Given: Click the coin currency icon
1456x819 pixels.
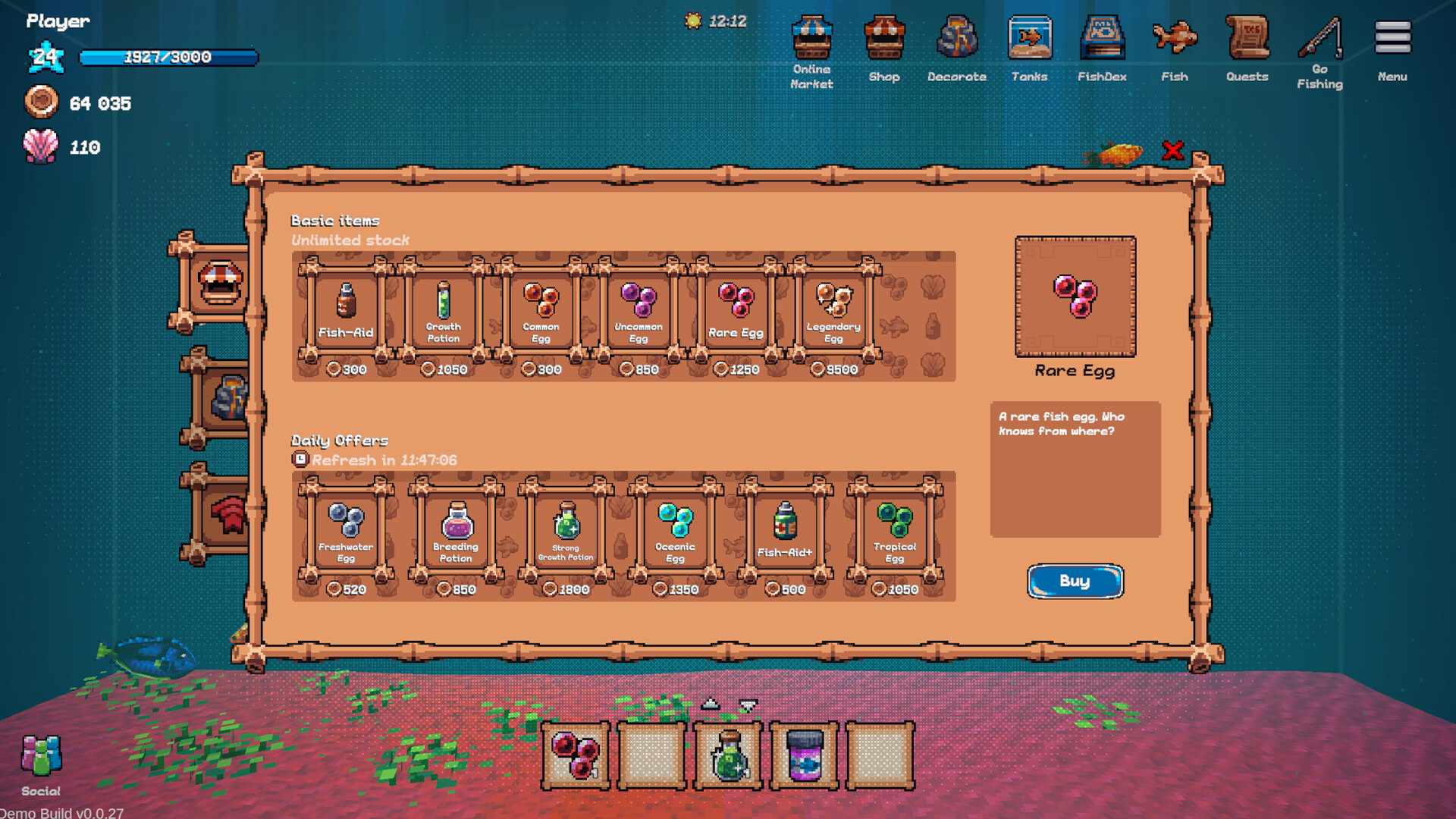Looking at the screenshot, I should coord(42,103).
